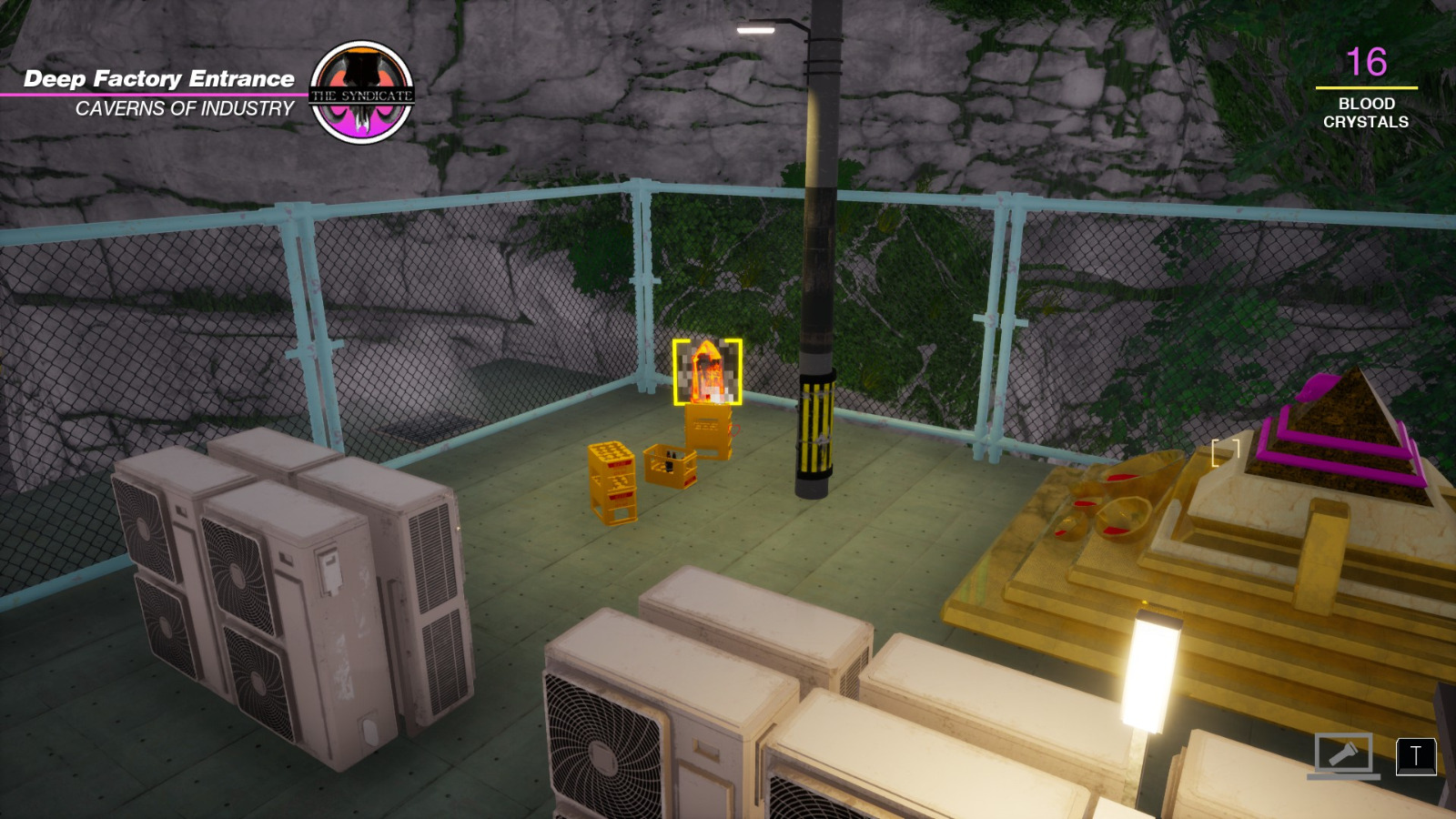Click The Syndicate emblem badge
This screenshot has height=819, width=1456.
coord(365,91)
